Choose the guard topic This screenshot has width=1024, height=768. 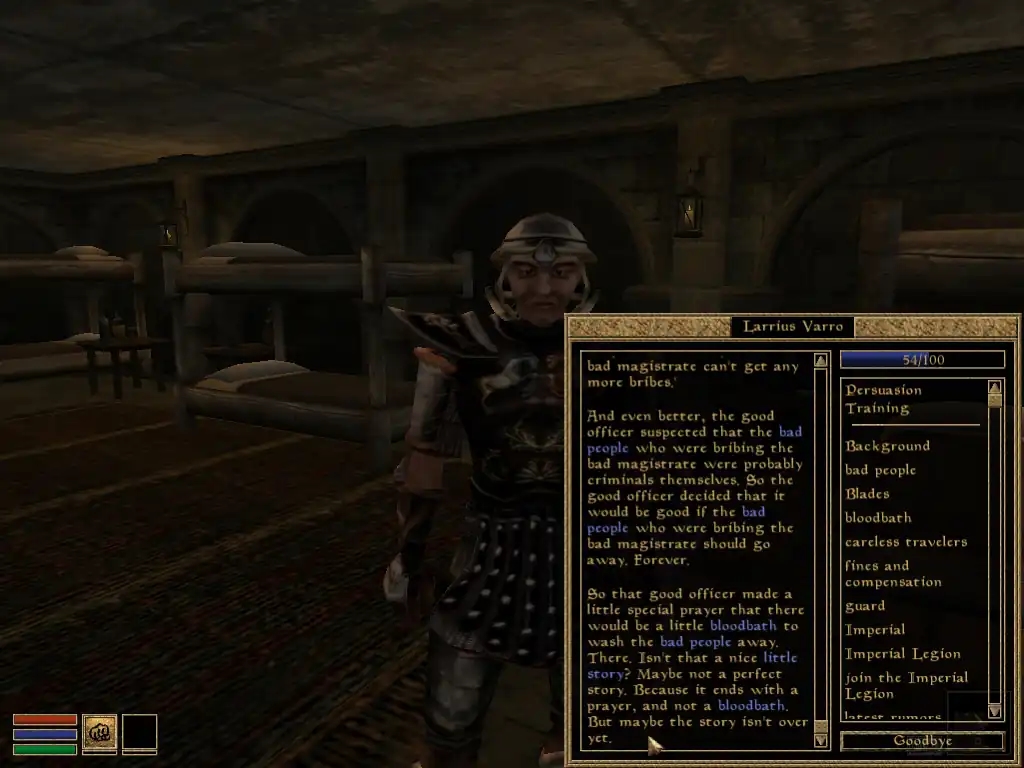tap(865, 606)
